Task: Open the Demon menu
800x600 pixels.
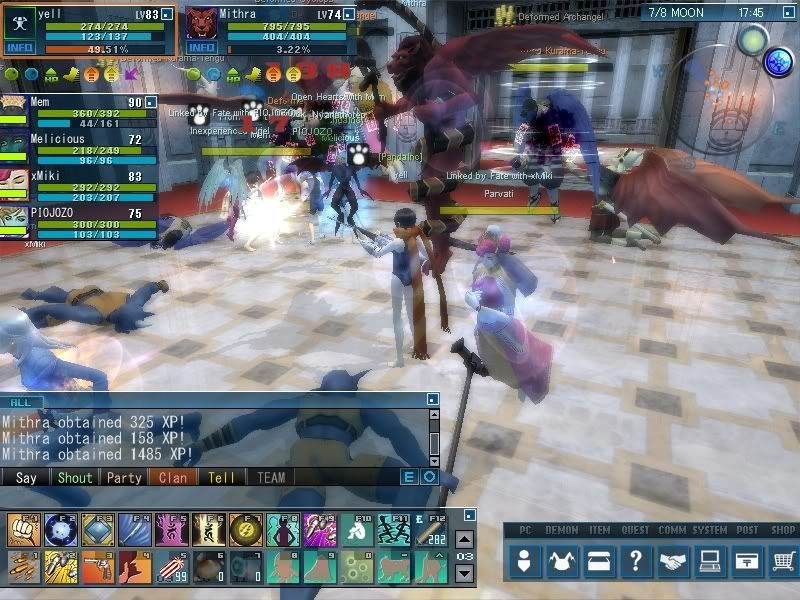Action: (x=562, y=562)
